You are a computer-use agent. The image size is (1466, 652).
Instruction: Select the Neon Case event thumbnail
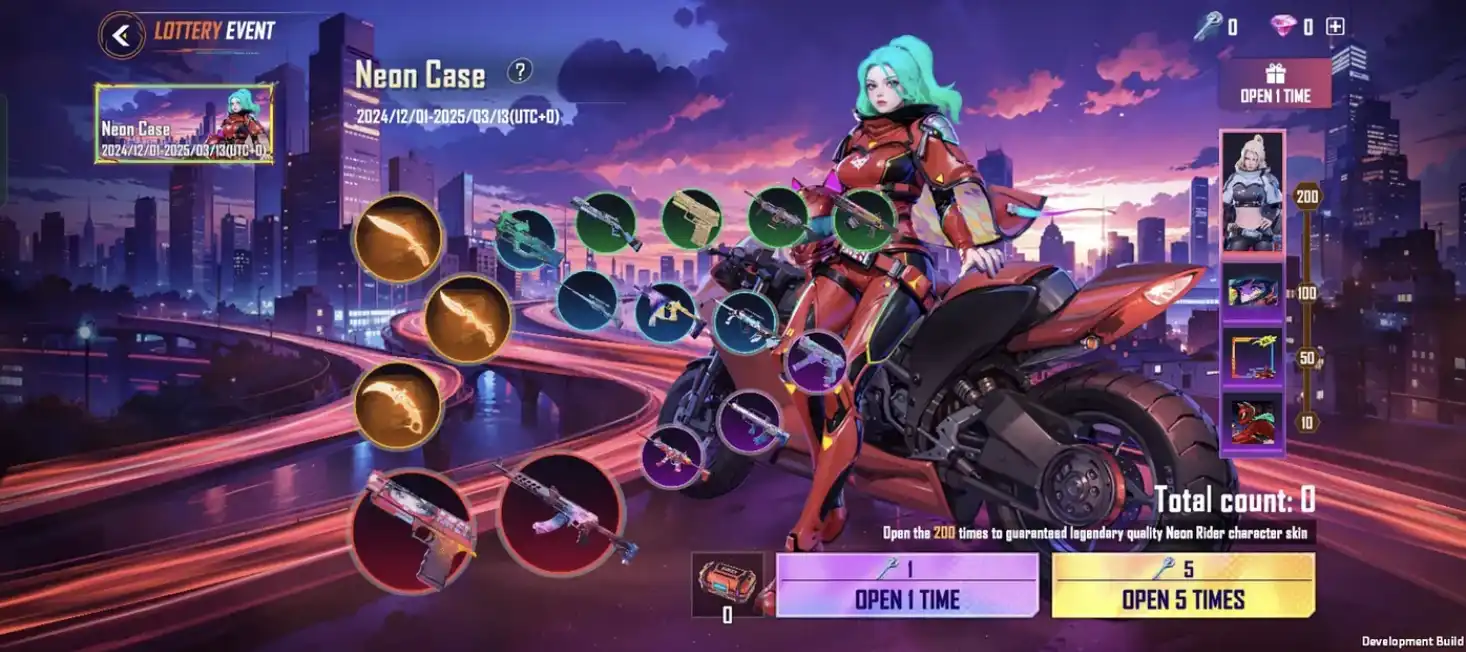pos(184,124)
